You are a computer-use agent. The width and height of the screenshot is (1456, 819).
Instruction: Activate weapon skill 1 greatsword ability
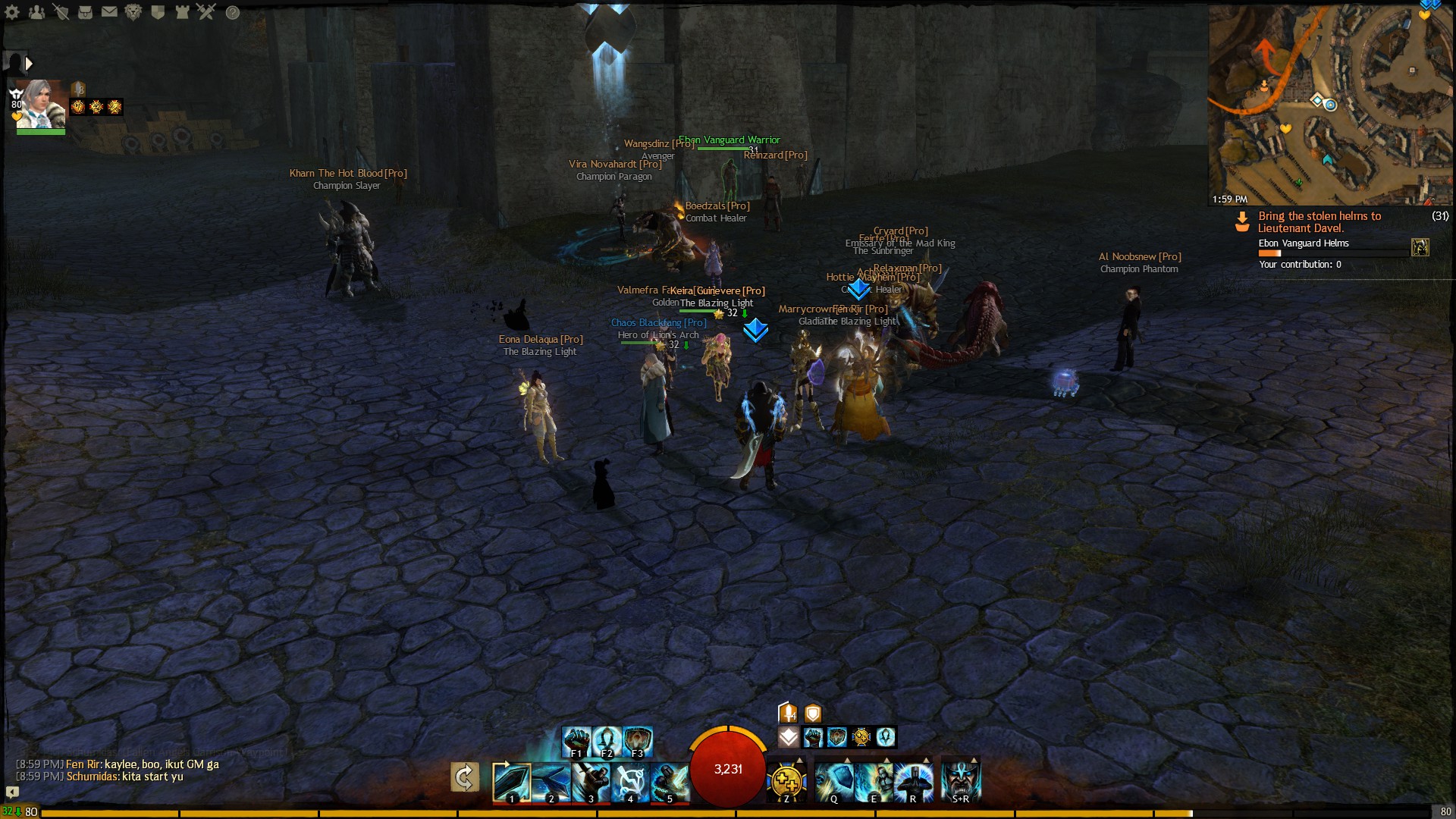(x=511, y=782)
